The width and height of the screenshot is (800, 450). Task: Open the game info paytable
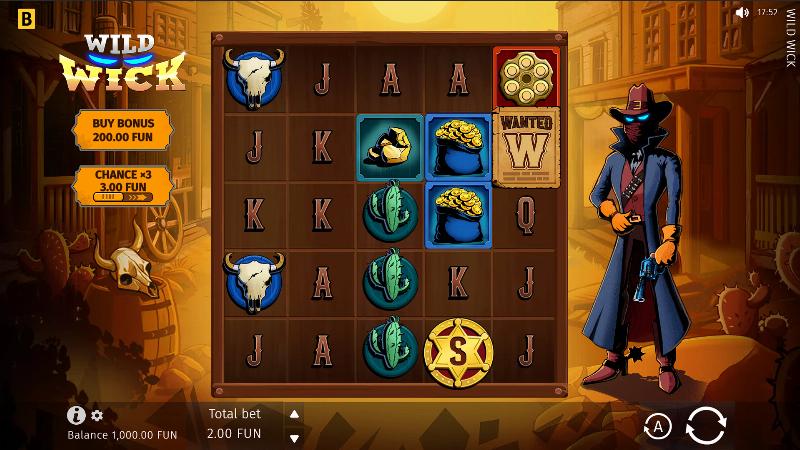(76, 416)
